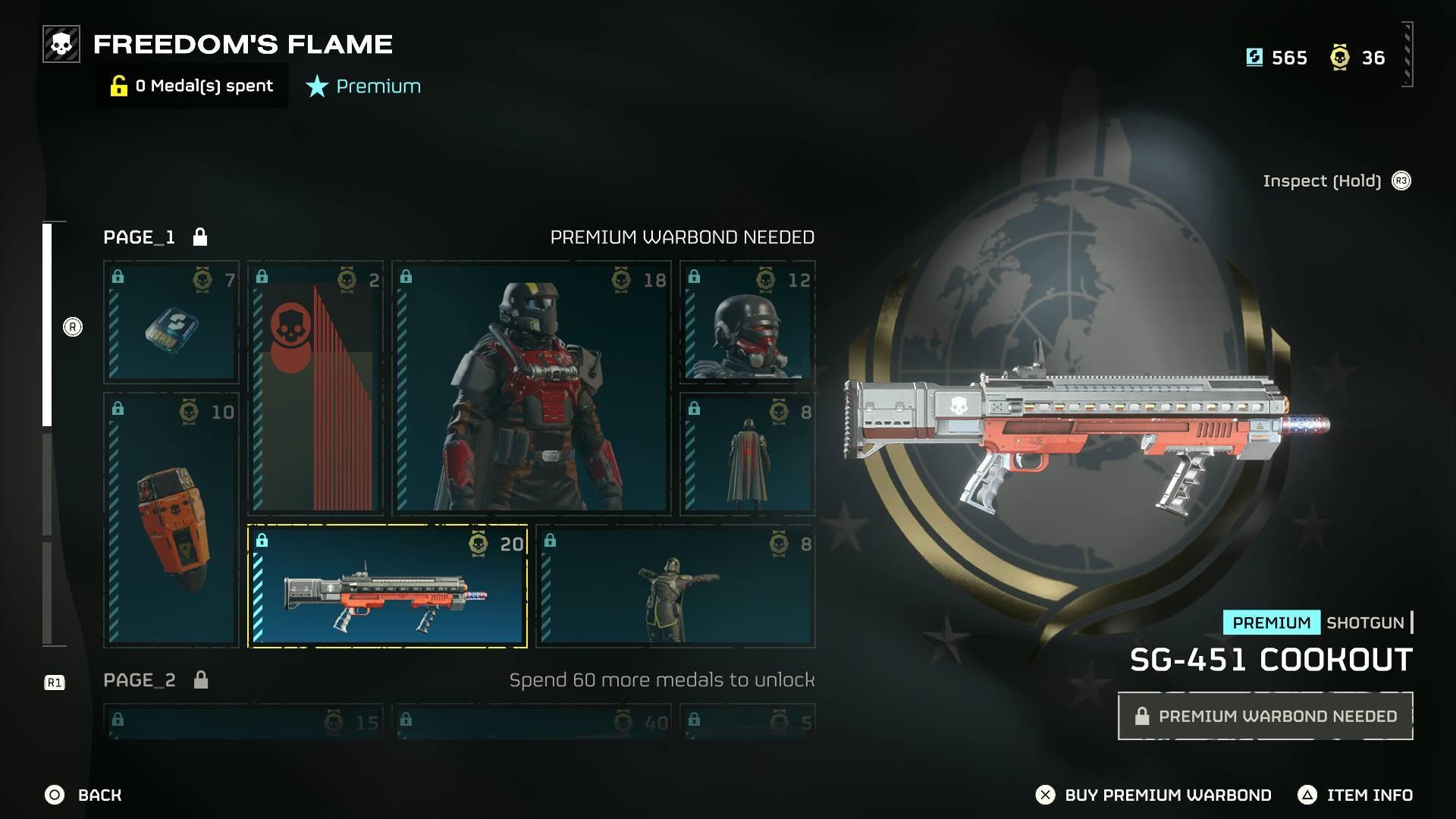The height and width of the screenshot is (819, 1456).
Task: Select the emote pose item tile
Action: (676, 586)
